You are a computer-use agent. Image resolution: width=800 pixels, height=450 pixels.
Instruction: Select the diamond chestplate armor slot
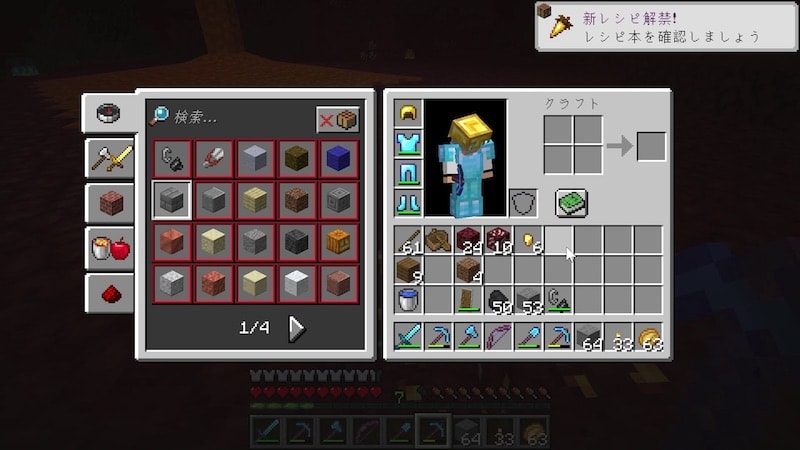coord(408,143)
